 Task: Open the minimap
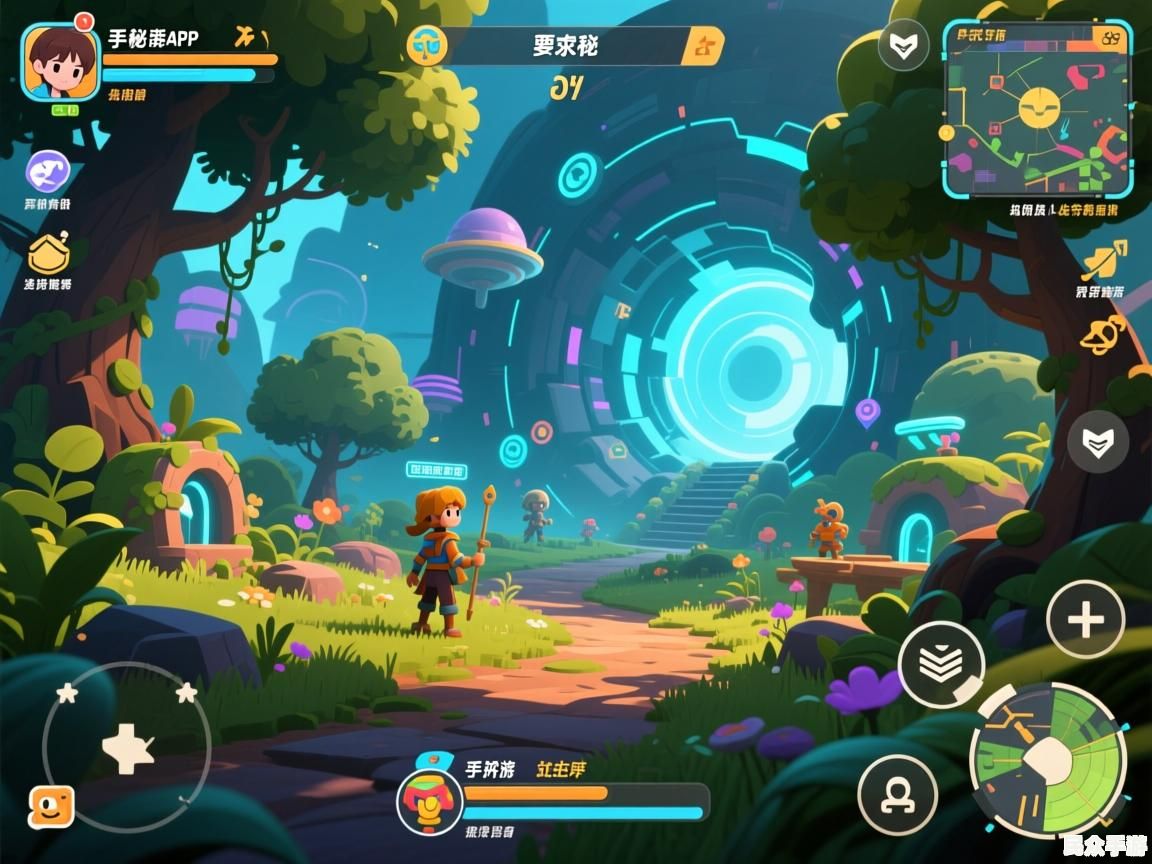point(1037,110)
